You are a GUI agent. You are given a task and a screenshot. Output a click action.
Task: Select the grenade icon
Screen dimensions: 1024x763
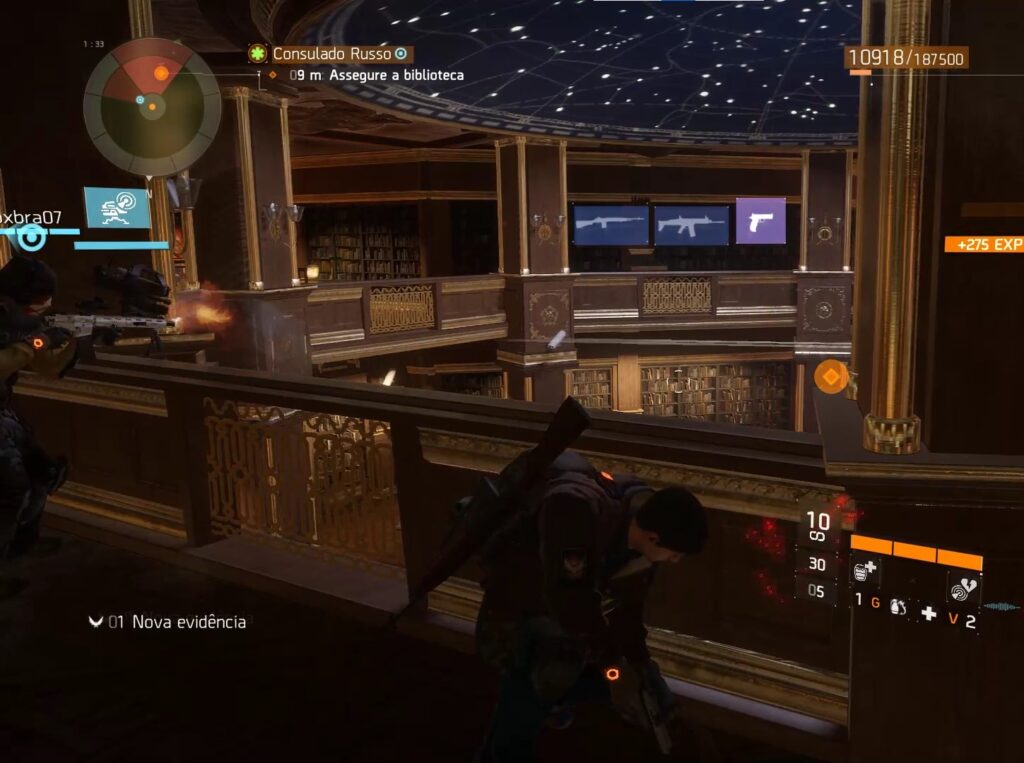tap(899, 609)
